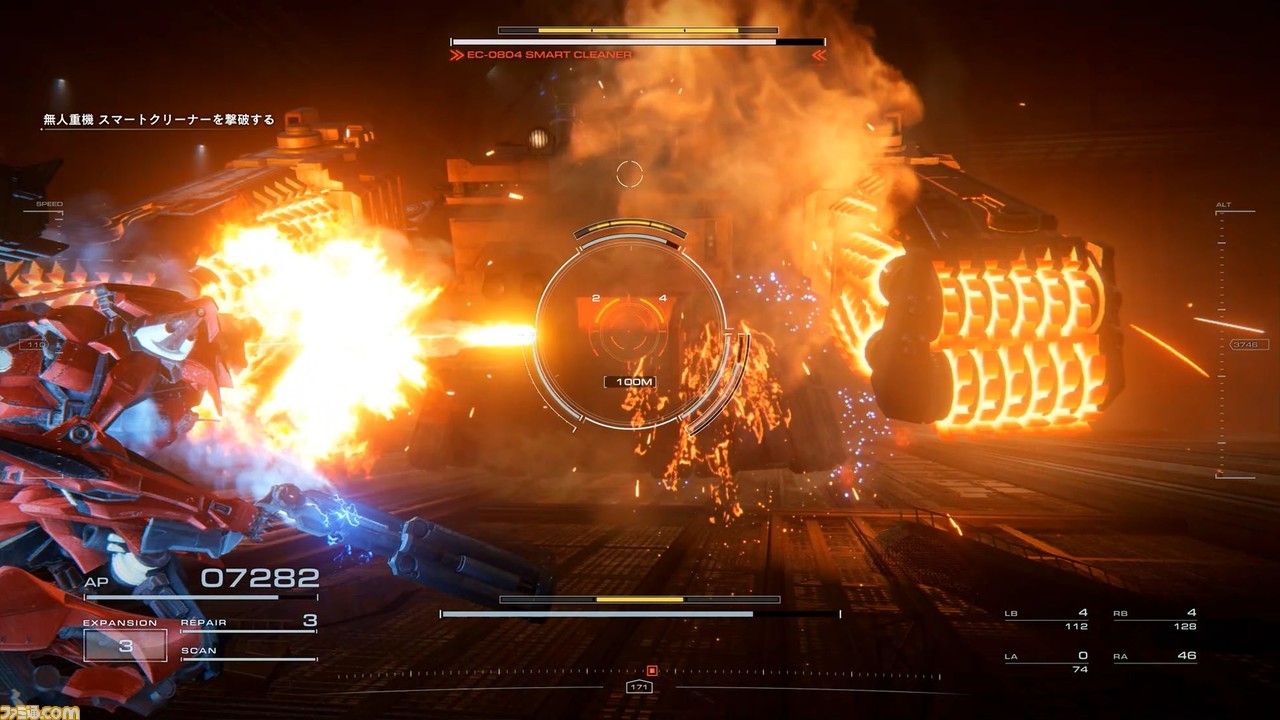Use the REPAIR kit indicator
1280x720 pixels.
[248, 623]
